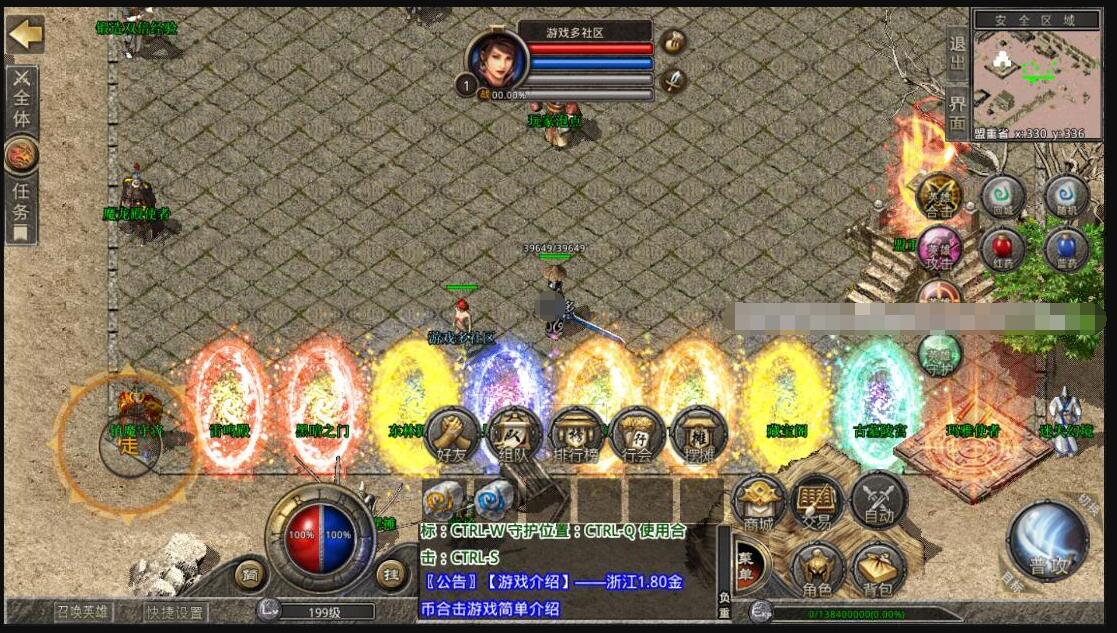Open the 好友 friends panel
The width and height of the screenshot is (1117, 633).
[452, 436]
